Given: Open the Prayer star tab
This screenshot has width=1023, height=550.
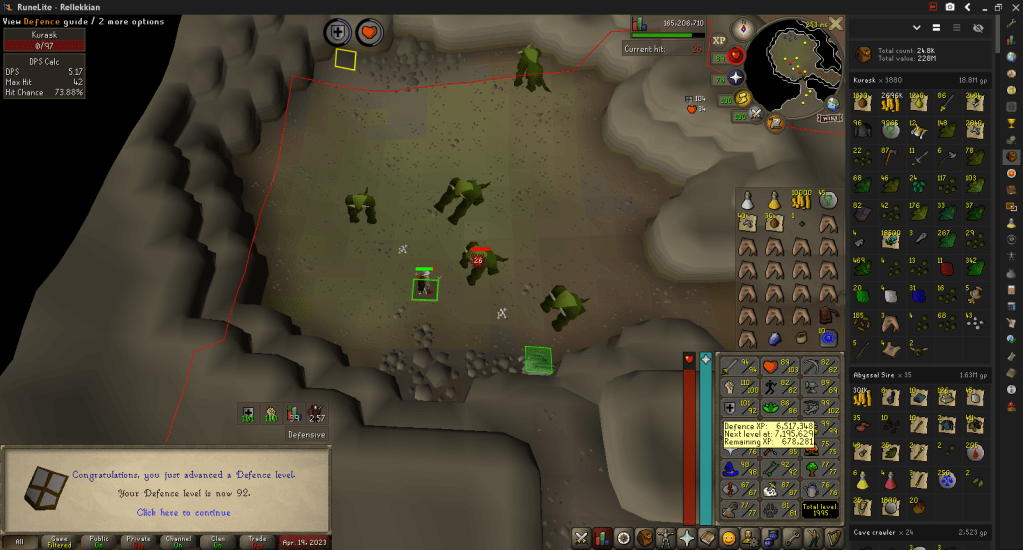Looking at the screenshot, I should pyautogui.click(x=687, y=538).
